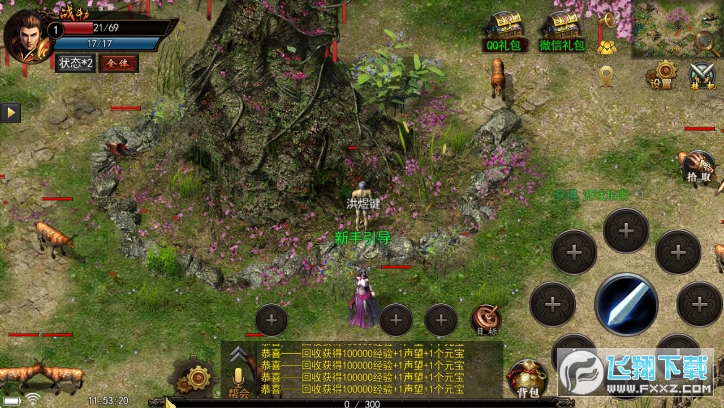
Task: Tap the 帮会 guild microphone button
Action: pyautogui.click(x=238, y=380)
